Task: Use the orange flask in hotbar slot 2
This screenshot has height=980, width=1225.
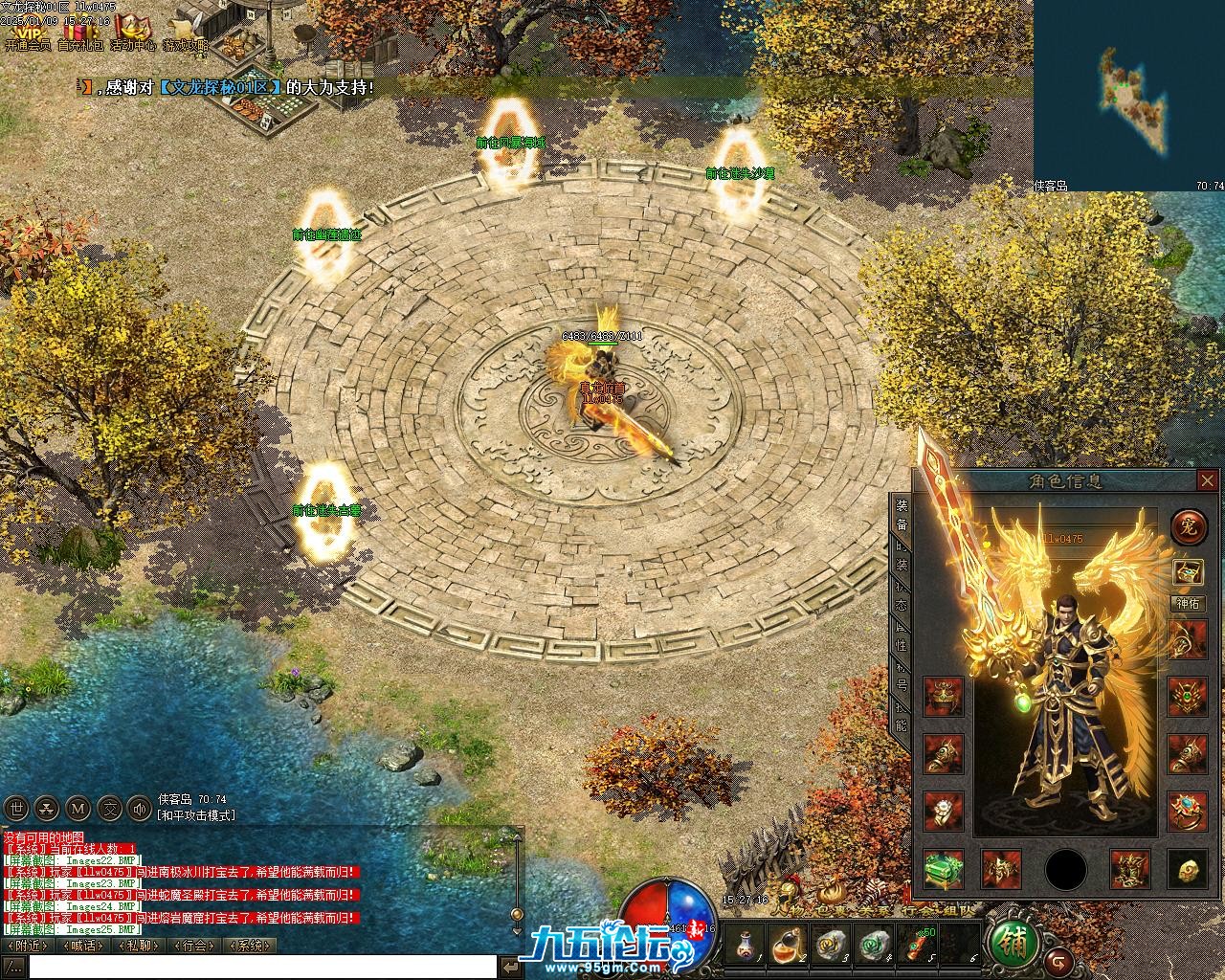Action: click(785, 946)
